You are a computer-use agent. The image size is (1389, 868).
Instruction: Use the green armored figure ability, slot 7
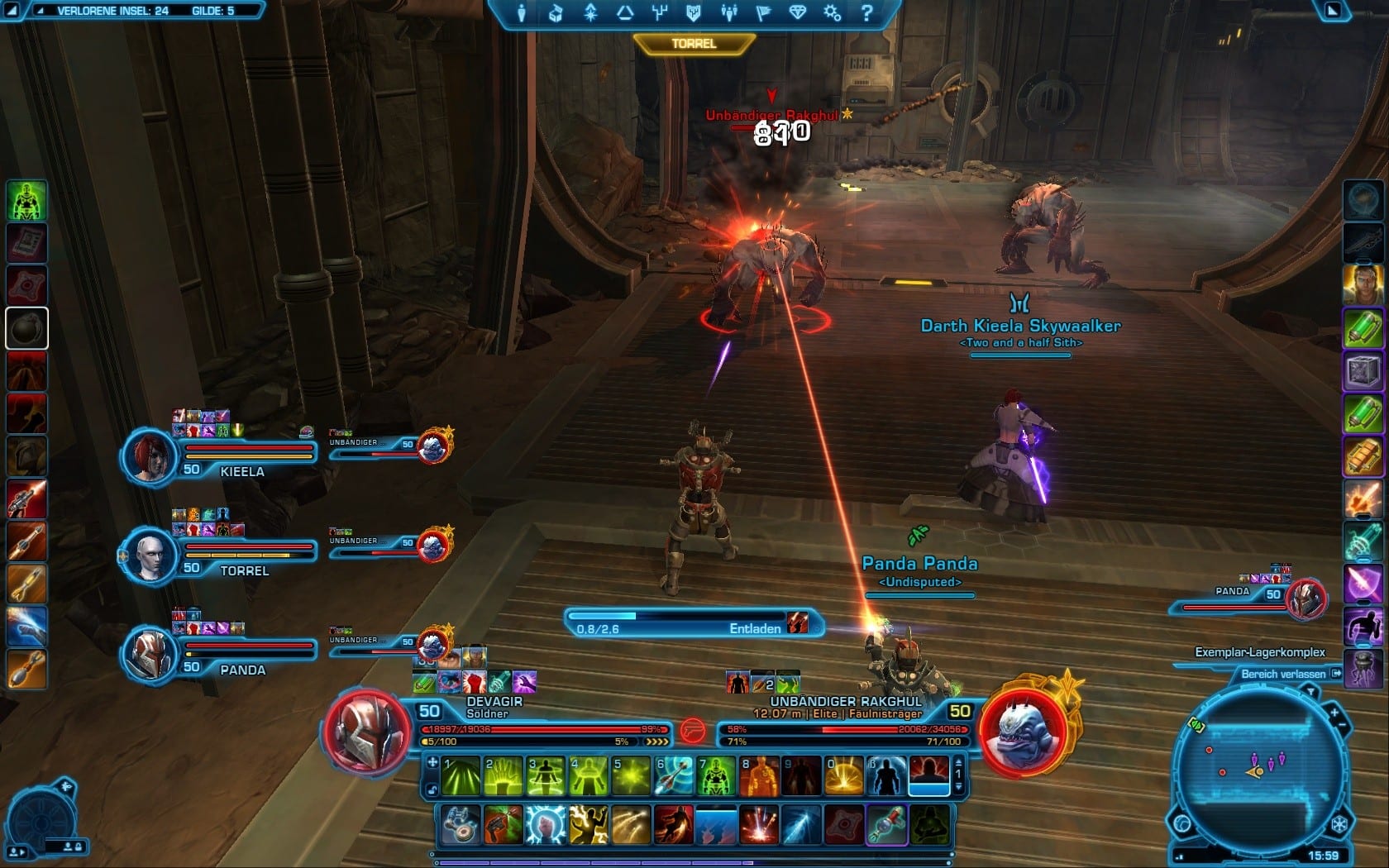[717, 776]
